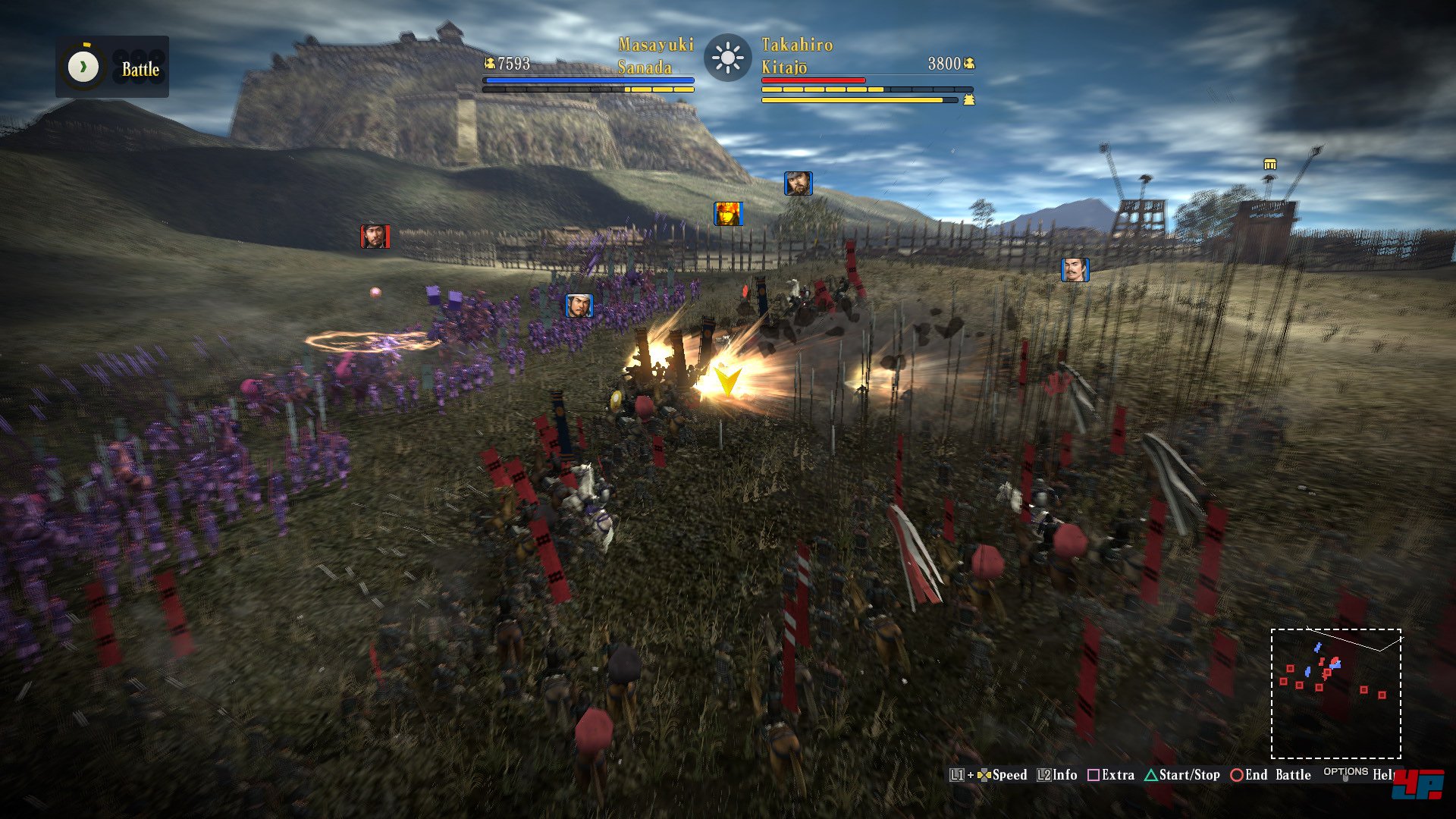Select the yellow gate marker icon
Screen dimensions: 1456x819
(x=1270, y=165)
